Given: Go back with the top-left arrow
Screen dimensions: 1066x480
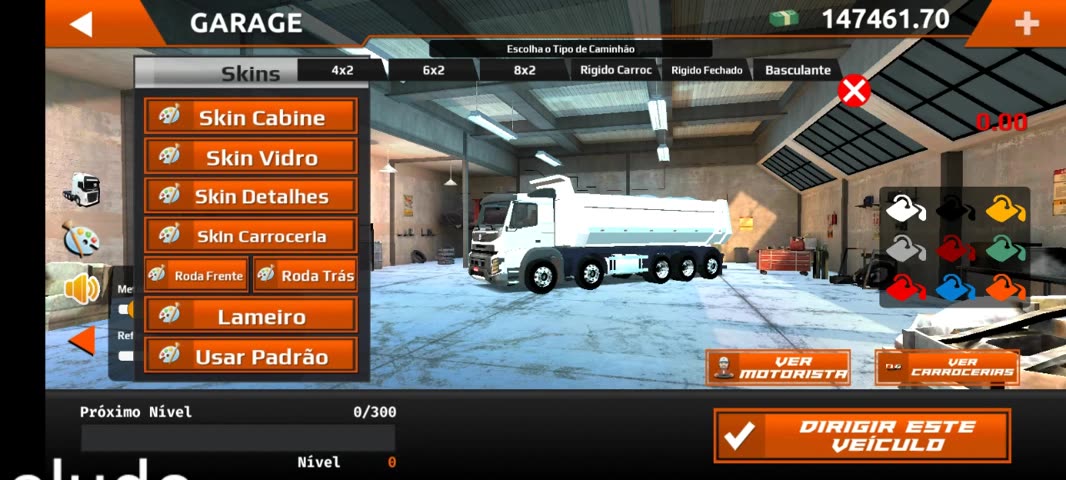Looking at the screenshot, I should [81, 23].
